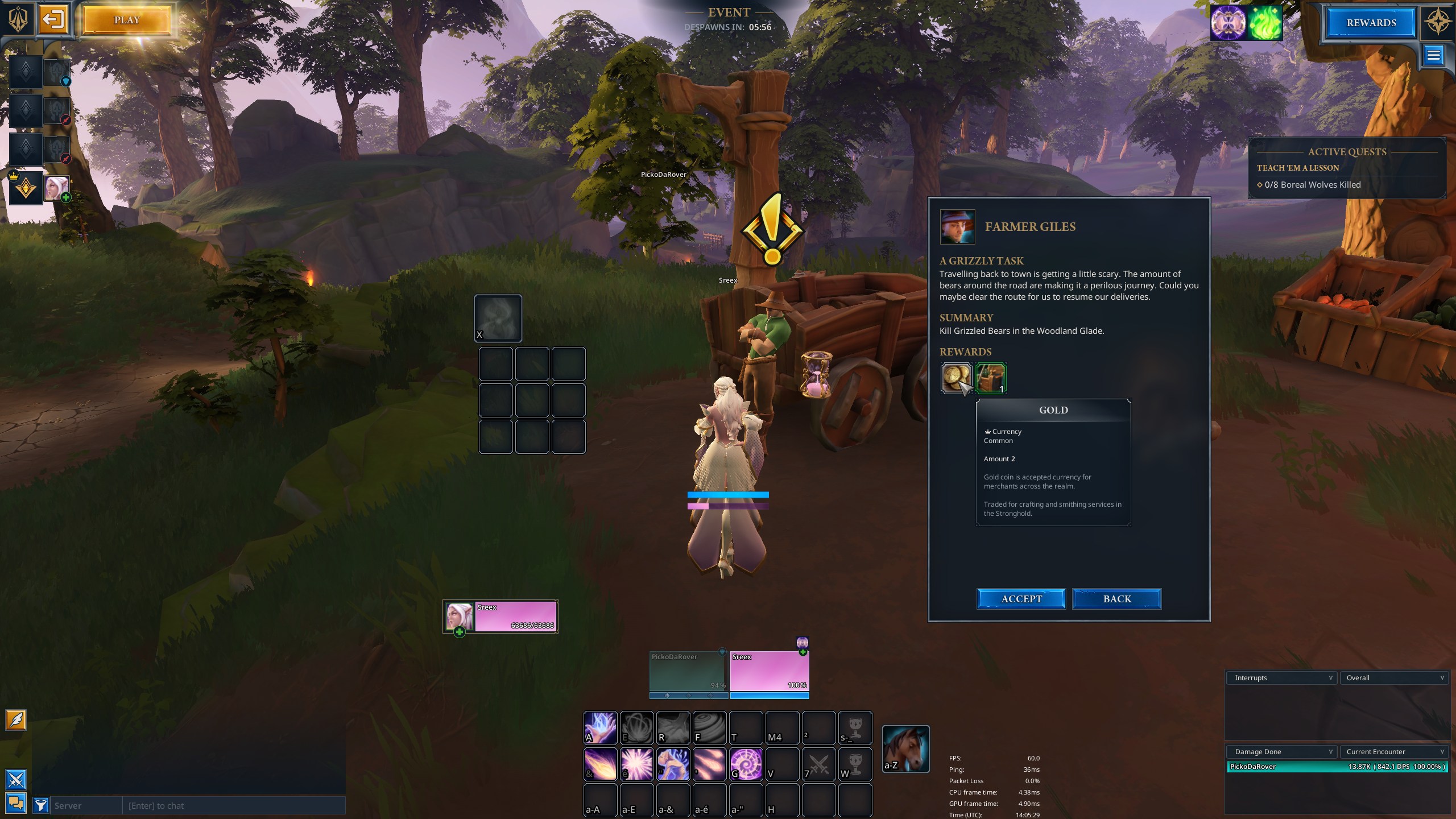Accept the A Grizzly Task quest

tap(1021, 599)
